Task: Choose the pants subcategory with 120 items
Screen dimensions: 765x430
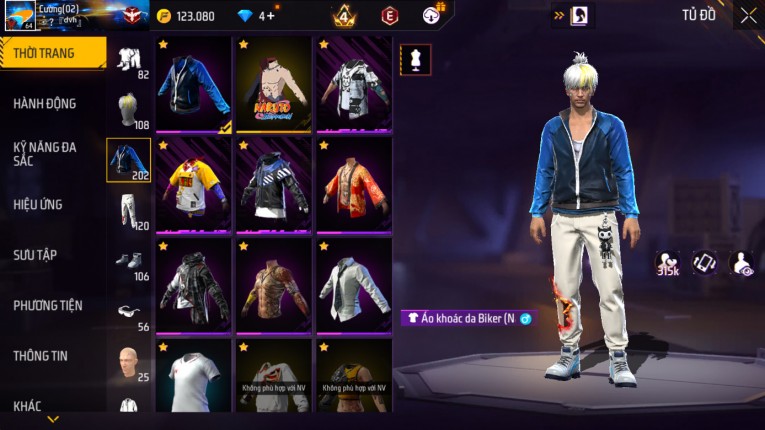Action: tap(129, 211)
